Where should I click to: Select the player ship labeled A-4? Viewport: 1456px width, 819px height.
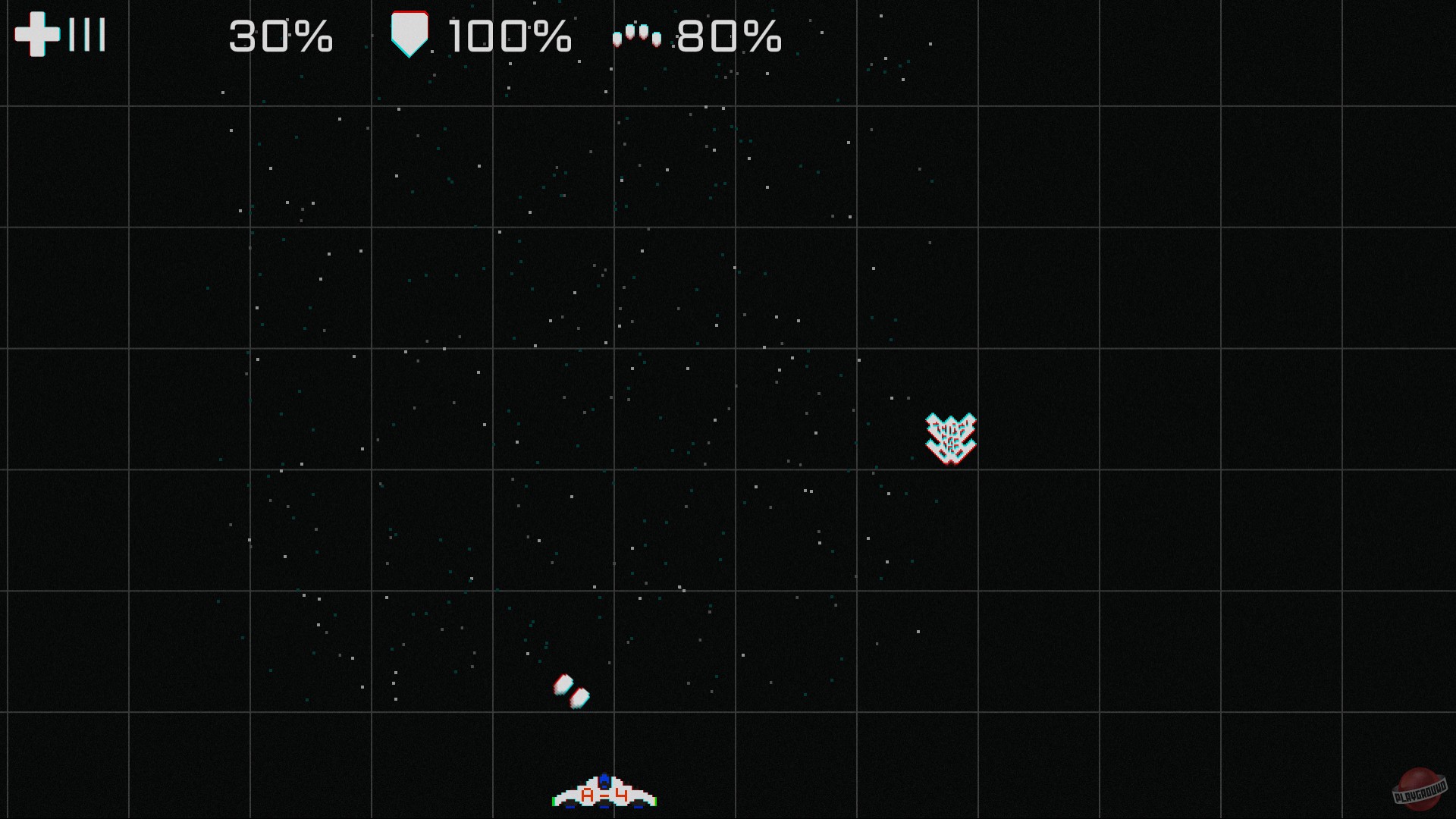pyautogui.click(x=604, y=791)
